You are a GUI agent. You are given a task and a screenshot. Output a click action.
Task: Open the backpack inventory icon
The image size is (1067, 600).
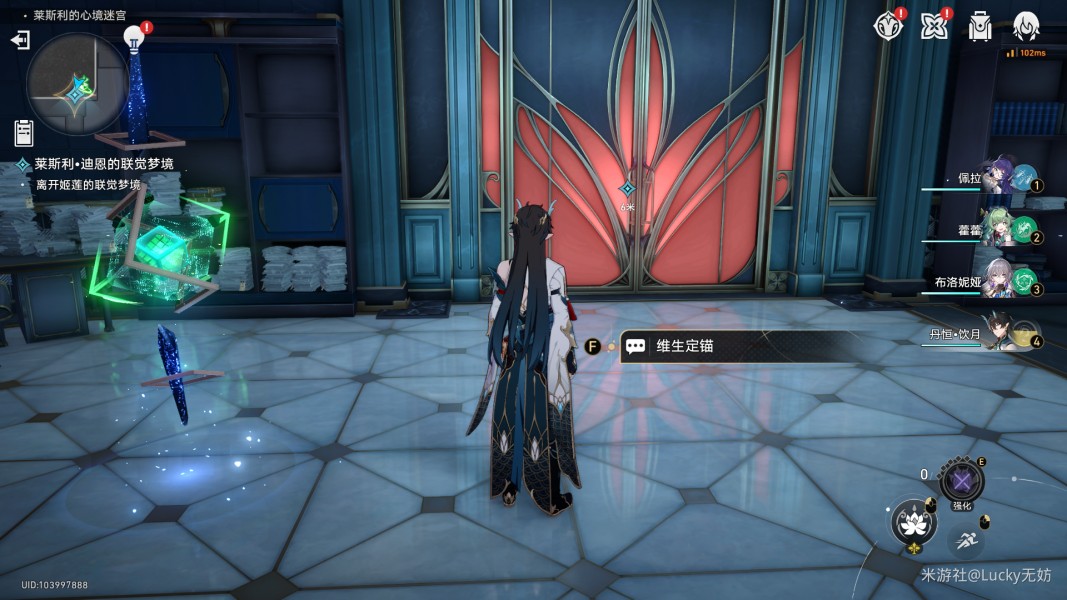[980, 27]
